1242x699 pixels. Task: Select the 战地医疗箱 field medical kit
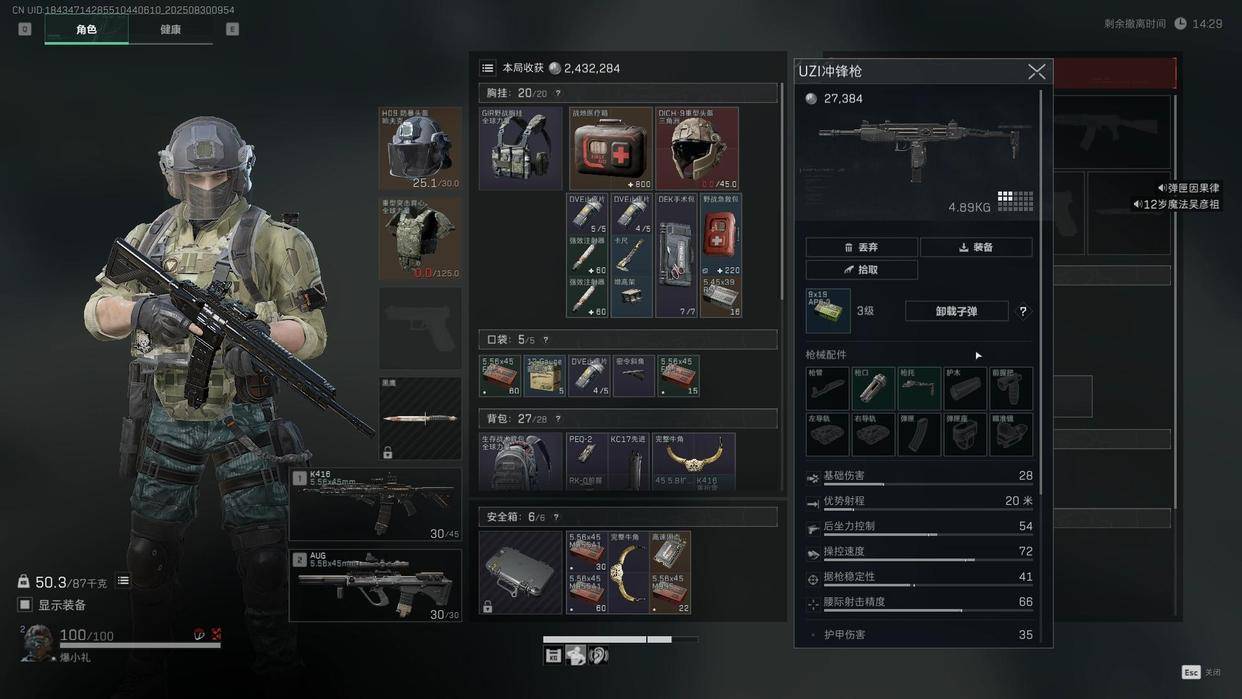[x=610, y=148]
